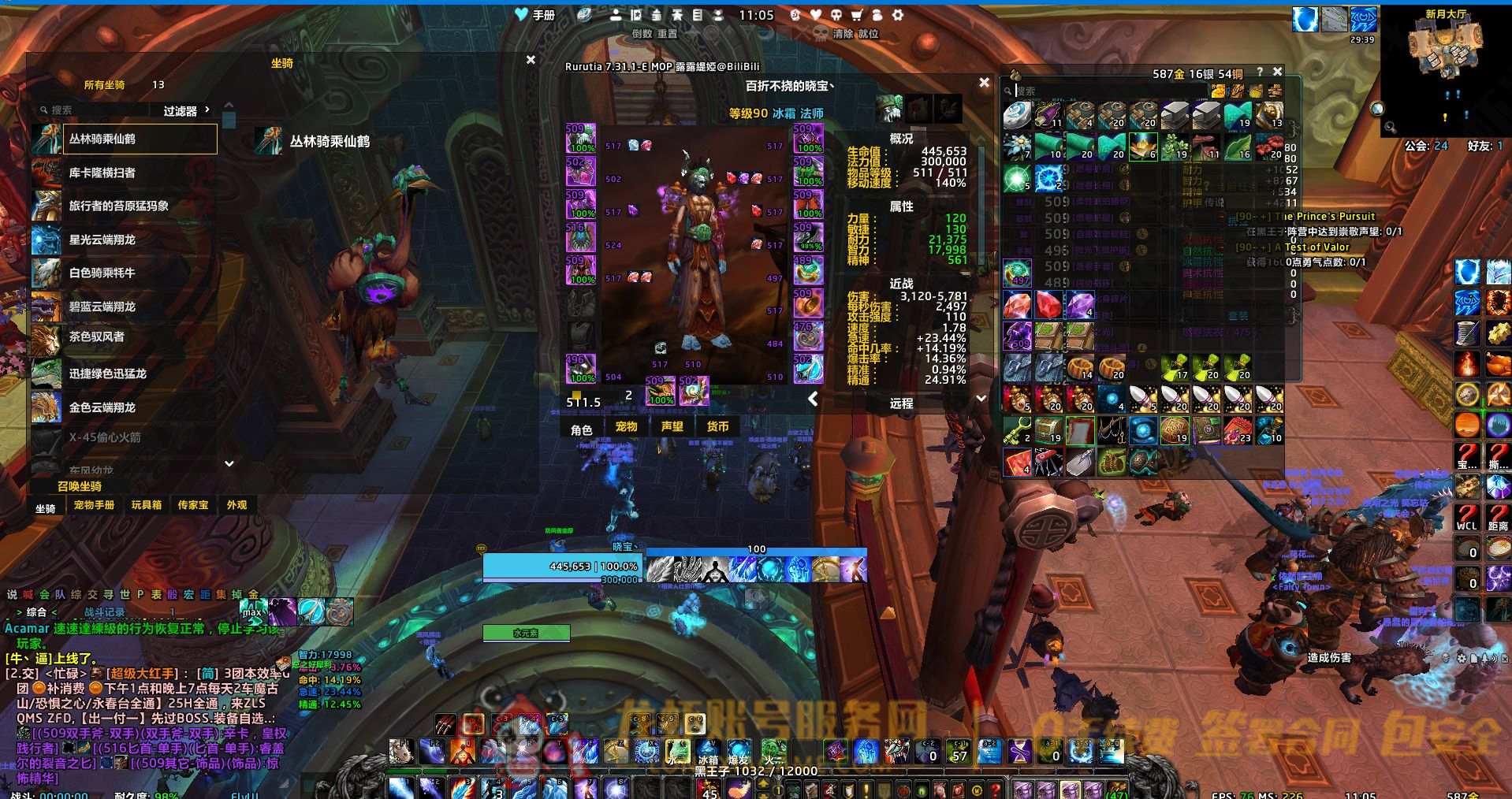1512x799 pixels.
Task: Select 白色骑乘牦牛 mount row
Action: tap(125, 273)
